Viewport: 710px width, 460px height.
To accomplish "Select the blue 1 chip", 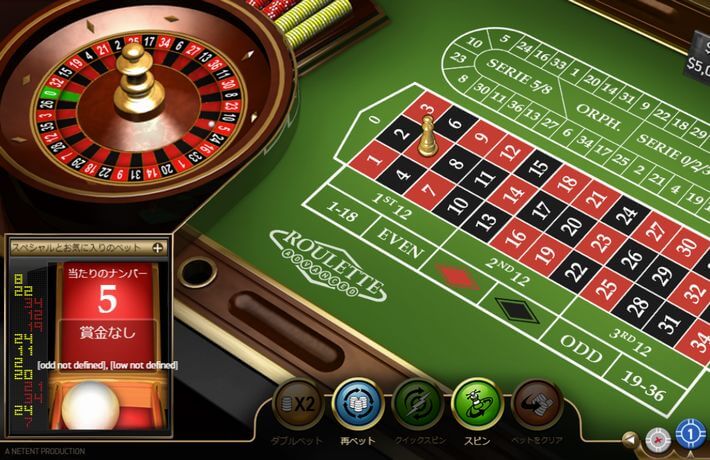I will [x=690, y=434].
